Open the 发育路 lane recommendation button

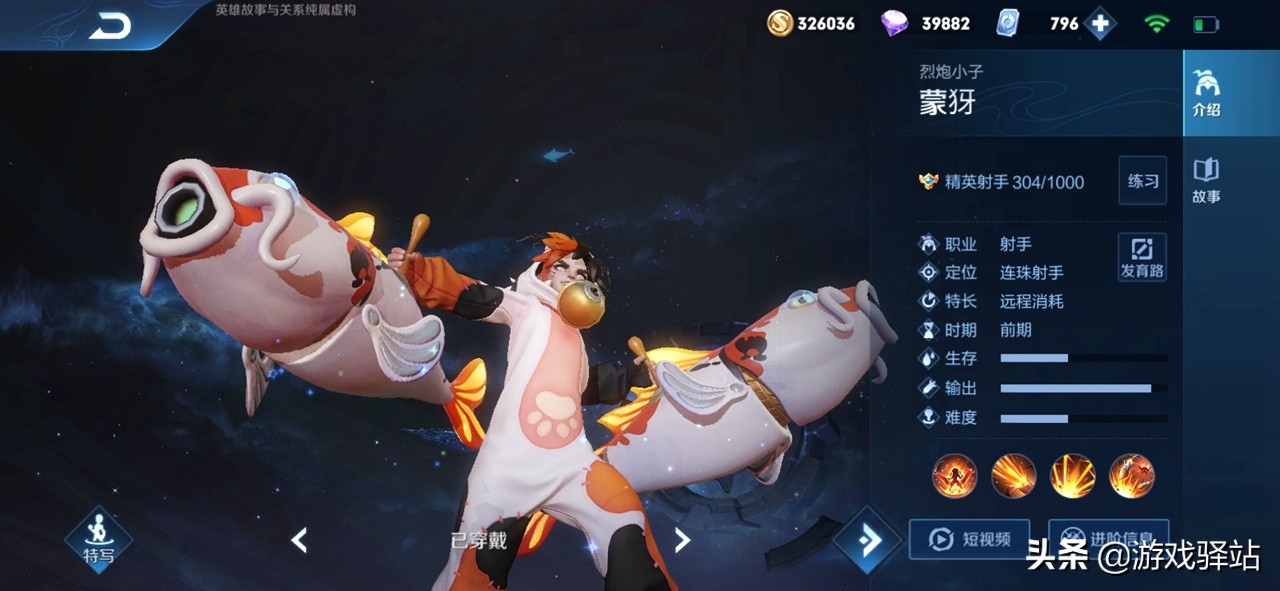point(1142,257)
